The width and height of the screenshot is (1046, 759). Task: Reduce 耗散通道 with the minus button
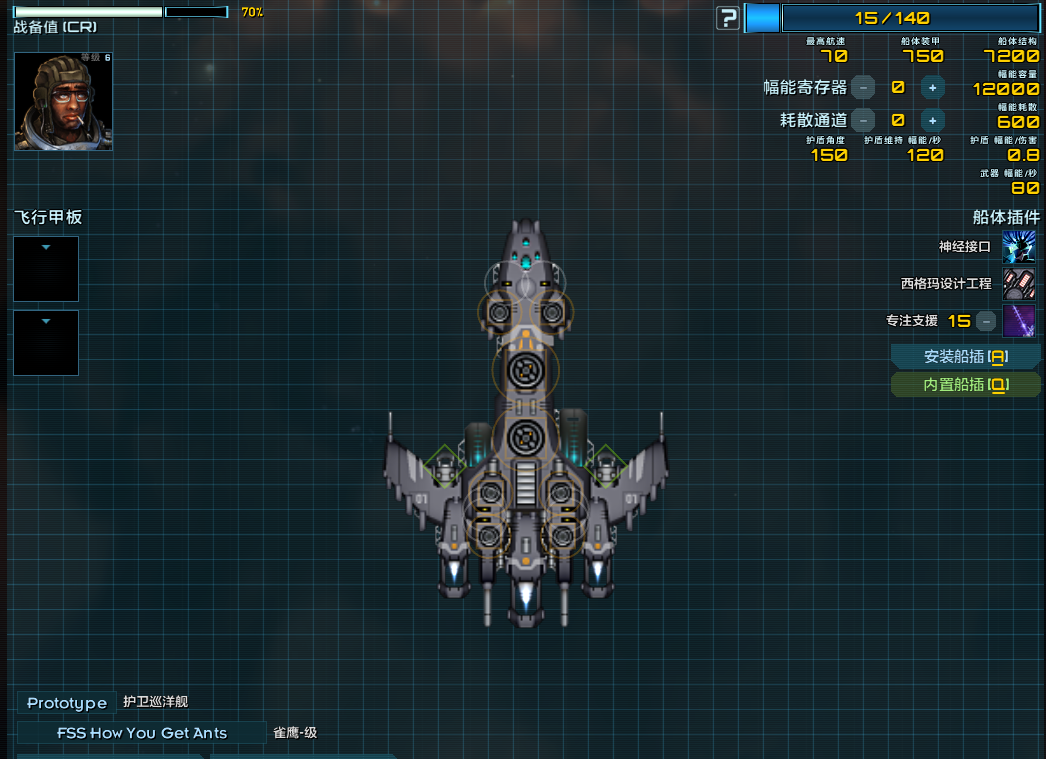(863, 120)
